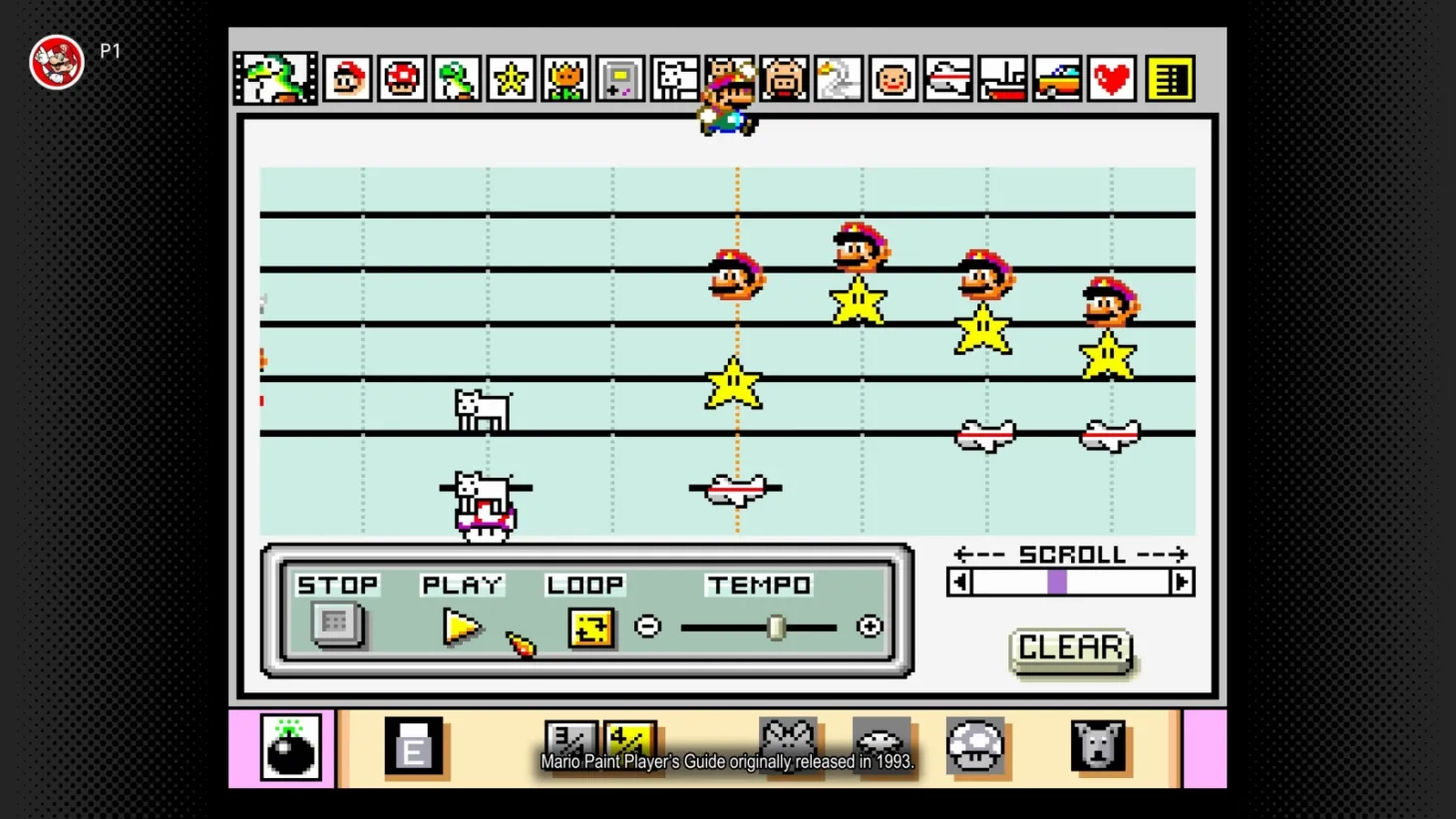Viewport: 1456px width, 819px height.
Task: Click the SCROLL bar track
Action: point(1057,582)
